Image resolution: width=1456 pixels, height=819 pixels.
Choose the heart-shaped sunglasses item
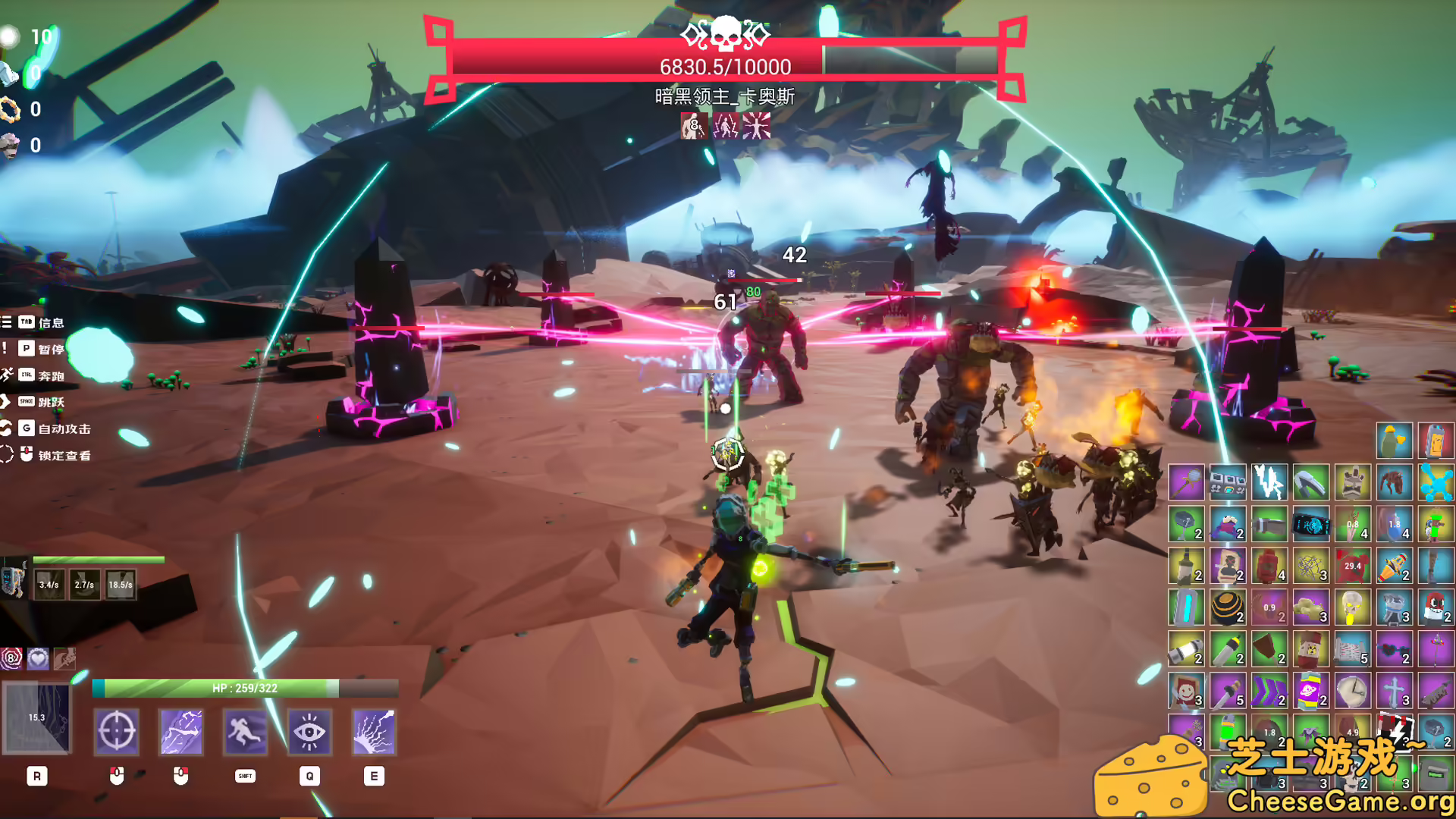tap(1393, 649)
